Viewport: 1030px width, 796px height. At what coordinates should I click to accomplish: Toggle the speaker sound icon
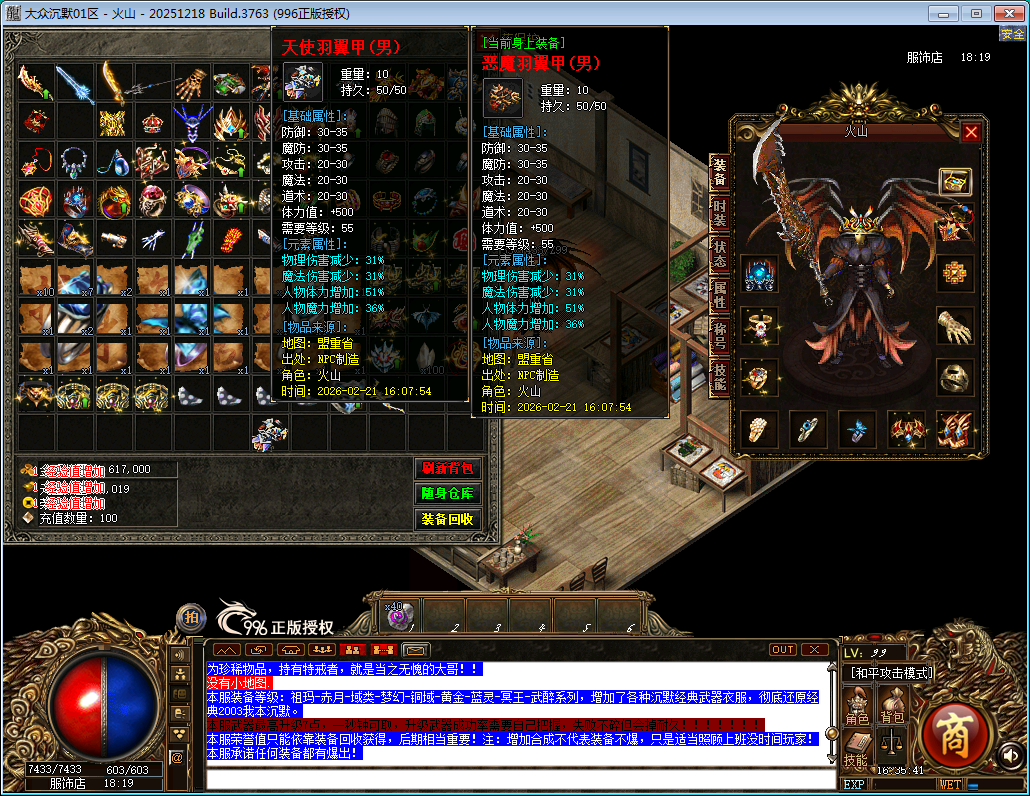pos(1010,755)
